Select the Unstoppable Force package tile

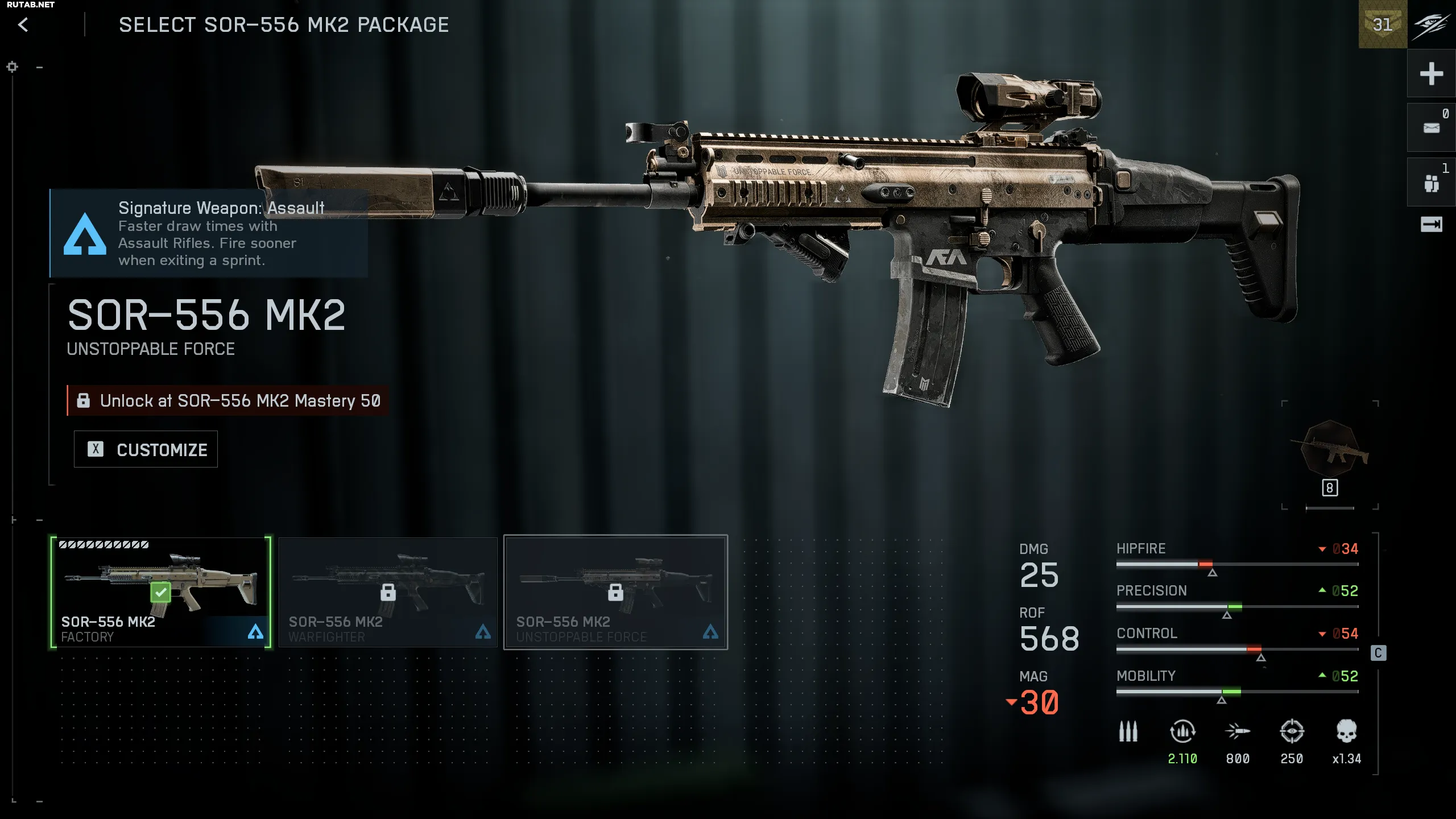point(615,591)
